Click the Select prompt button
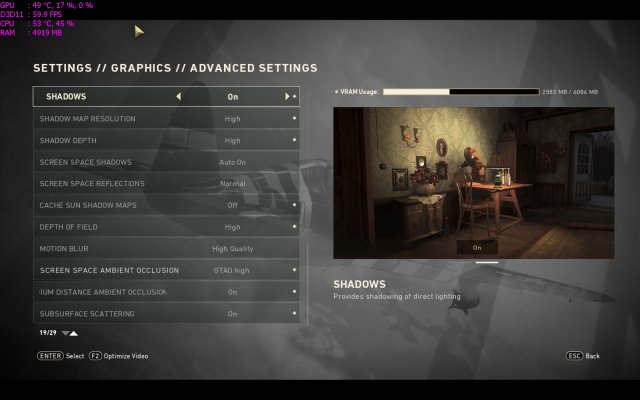Screen dimensions: 640x400 [60, 356]
